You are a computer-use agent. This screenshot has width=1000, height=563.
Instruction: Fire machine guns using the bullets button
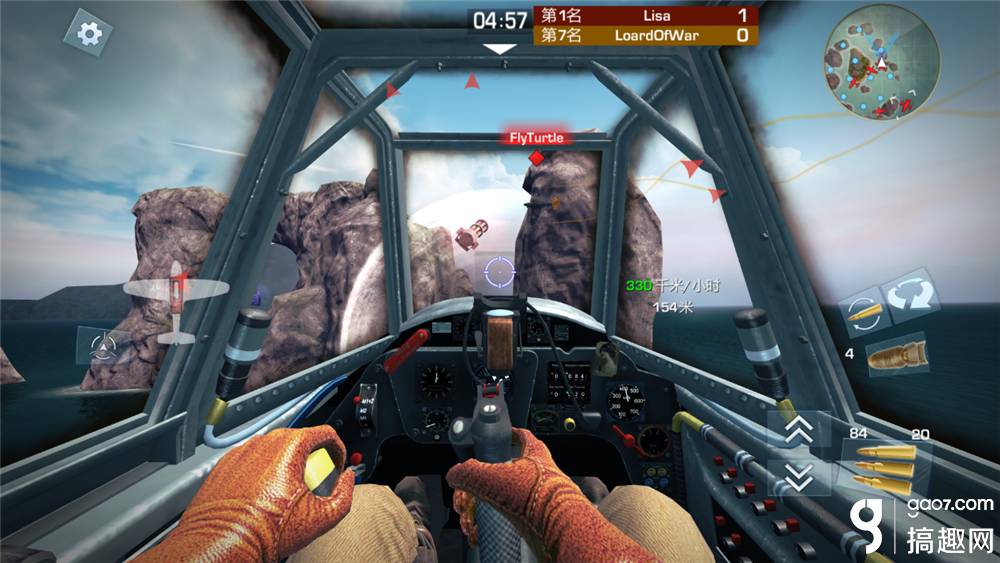click(885, 467)
